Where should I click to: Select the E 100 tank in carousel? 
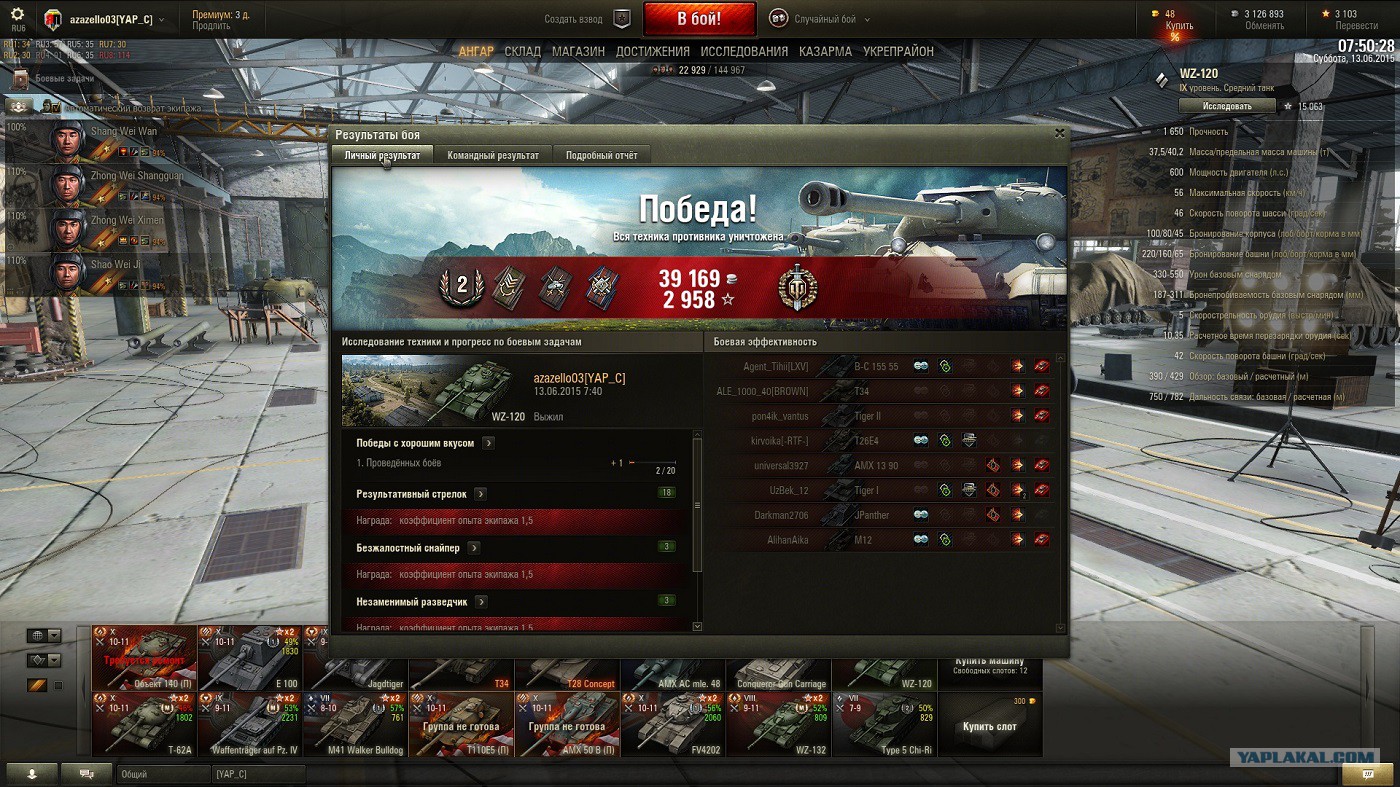[250, 658]
